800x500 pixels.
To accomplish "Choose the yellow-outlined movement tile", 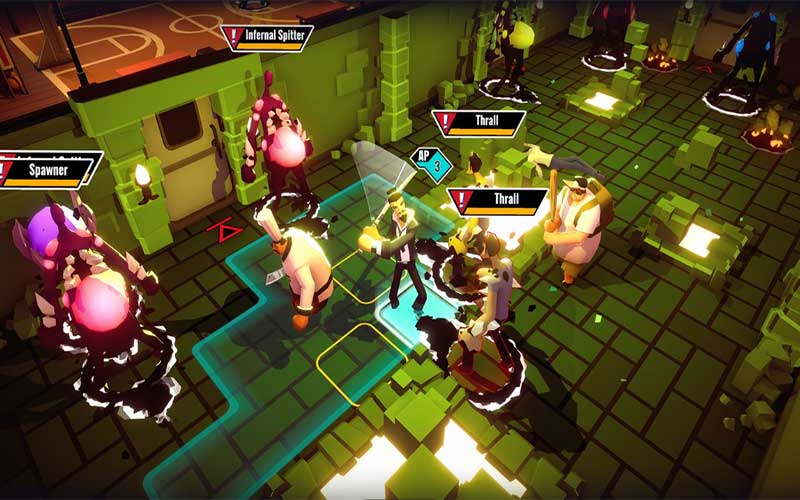I will click(x=362, y=363).
